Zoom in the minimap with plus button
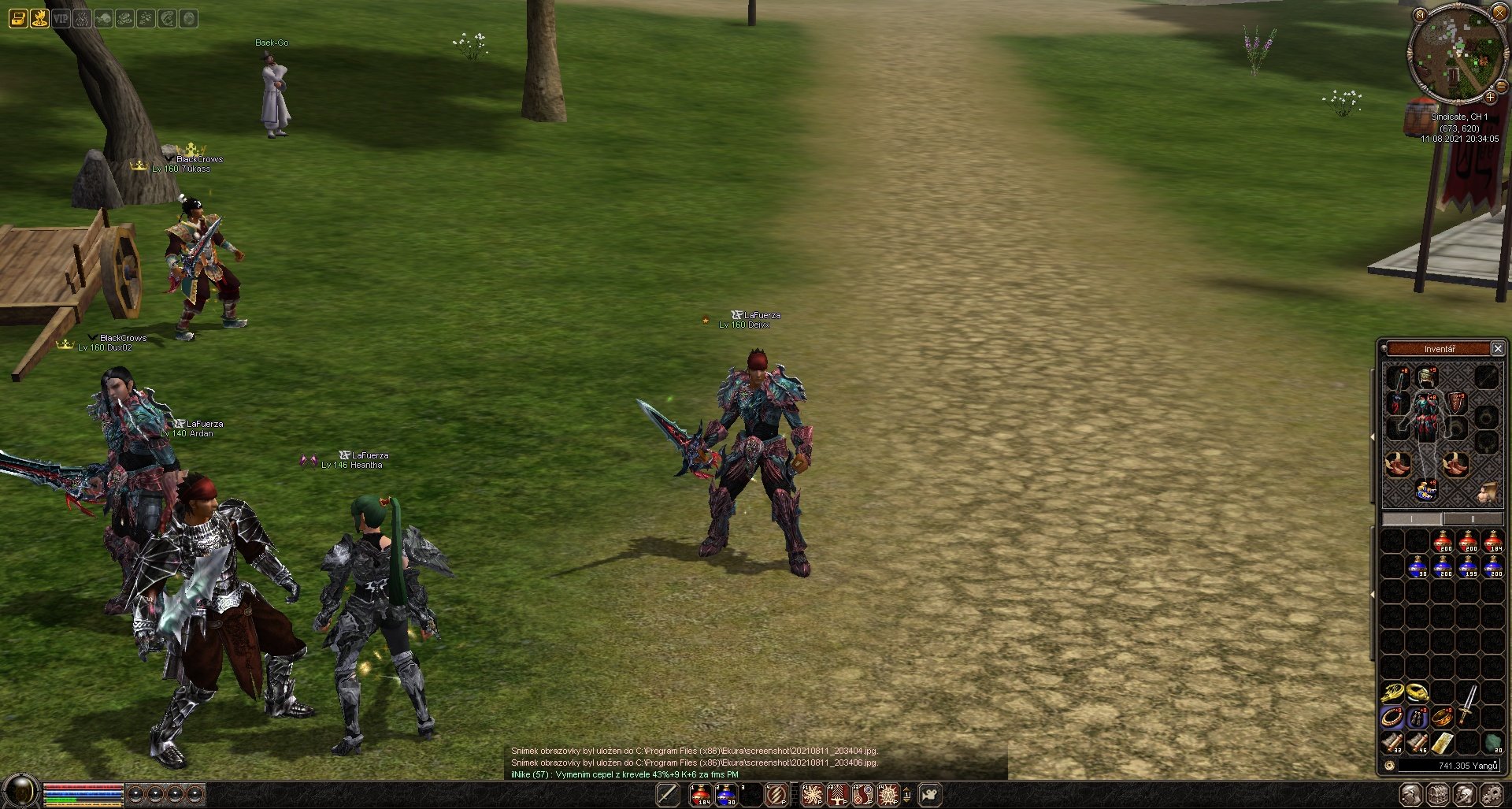 coord(1490,97)
